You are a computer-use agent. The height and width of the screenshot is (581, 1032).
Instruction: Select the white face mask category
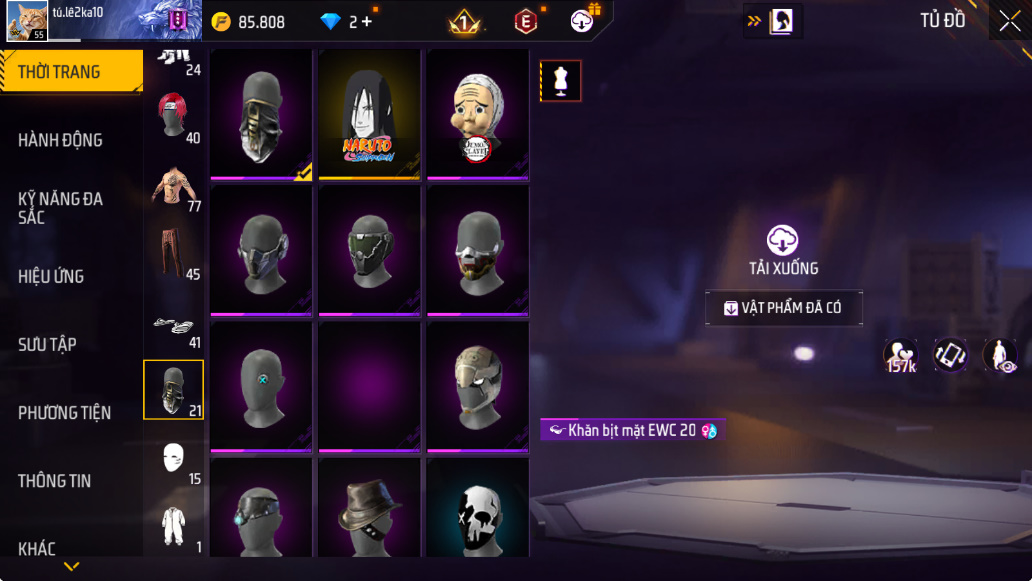(173, 458)
